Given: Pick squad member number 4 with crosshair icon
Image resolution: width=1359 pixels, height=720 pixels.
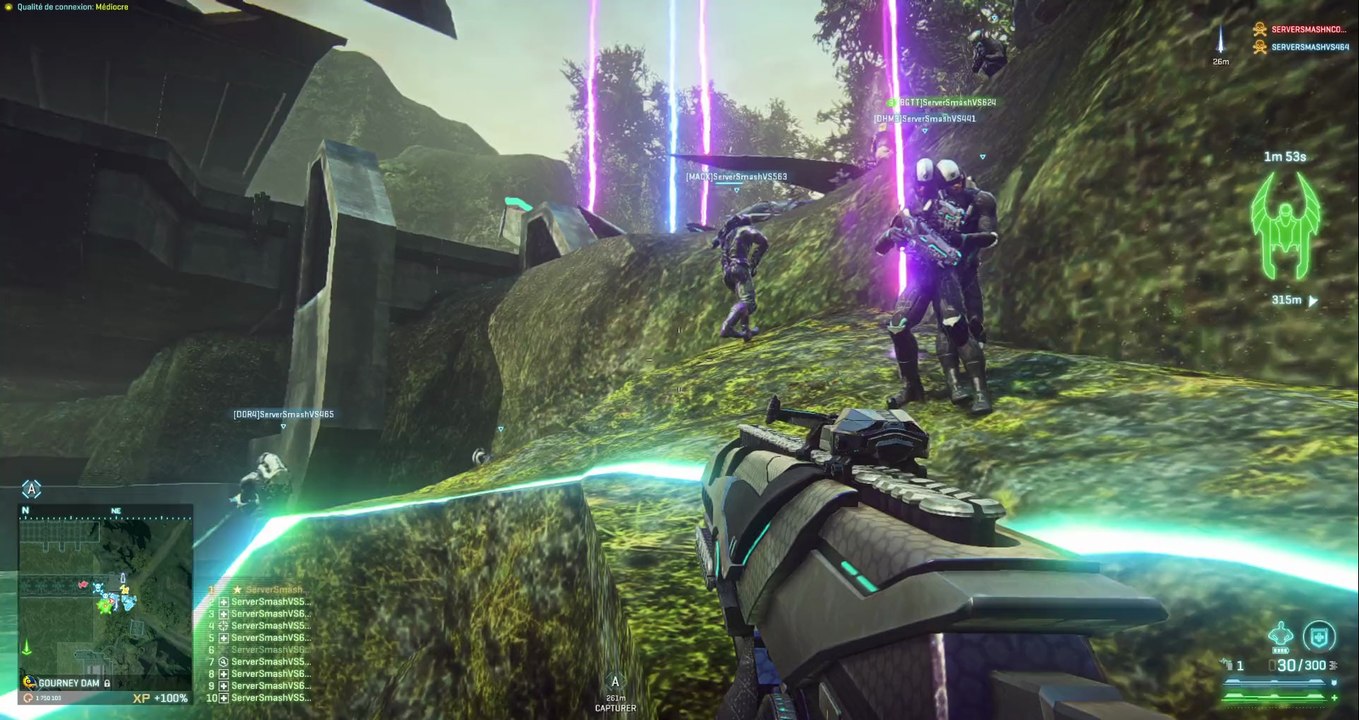Looking at the screenshot, I should (265, 626).
